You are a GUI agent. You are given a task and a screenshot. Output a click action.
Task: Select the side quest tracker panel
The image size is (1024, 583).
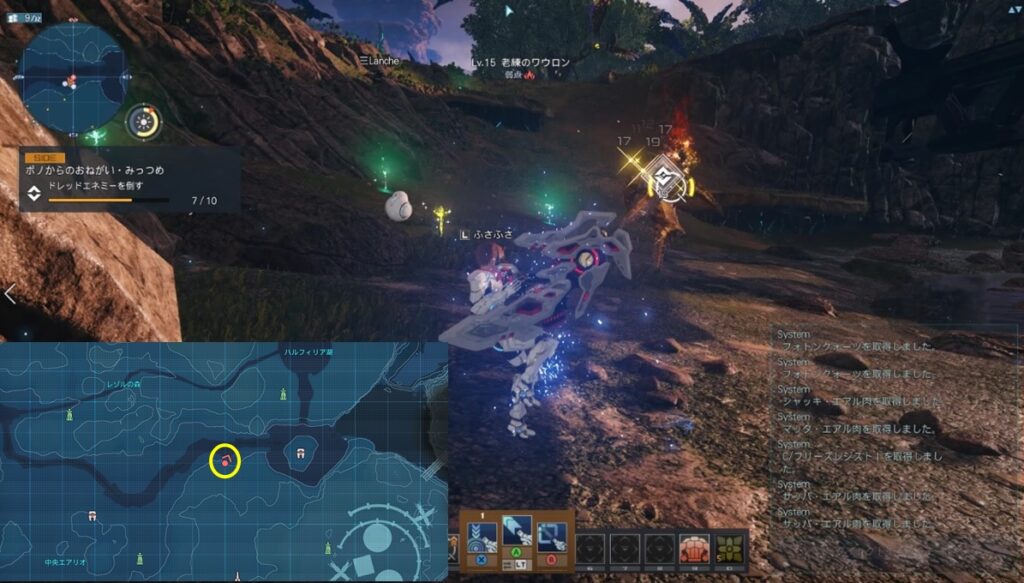click(128, 181)
